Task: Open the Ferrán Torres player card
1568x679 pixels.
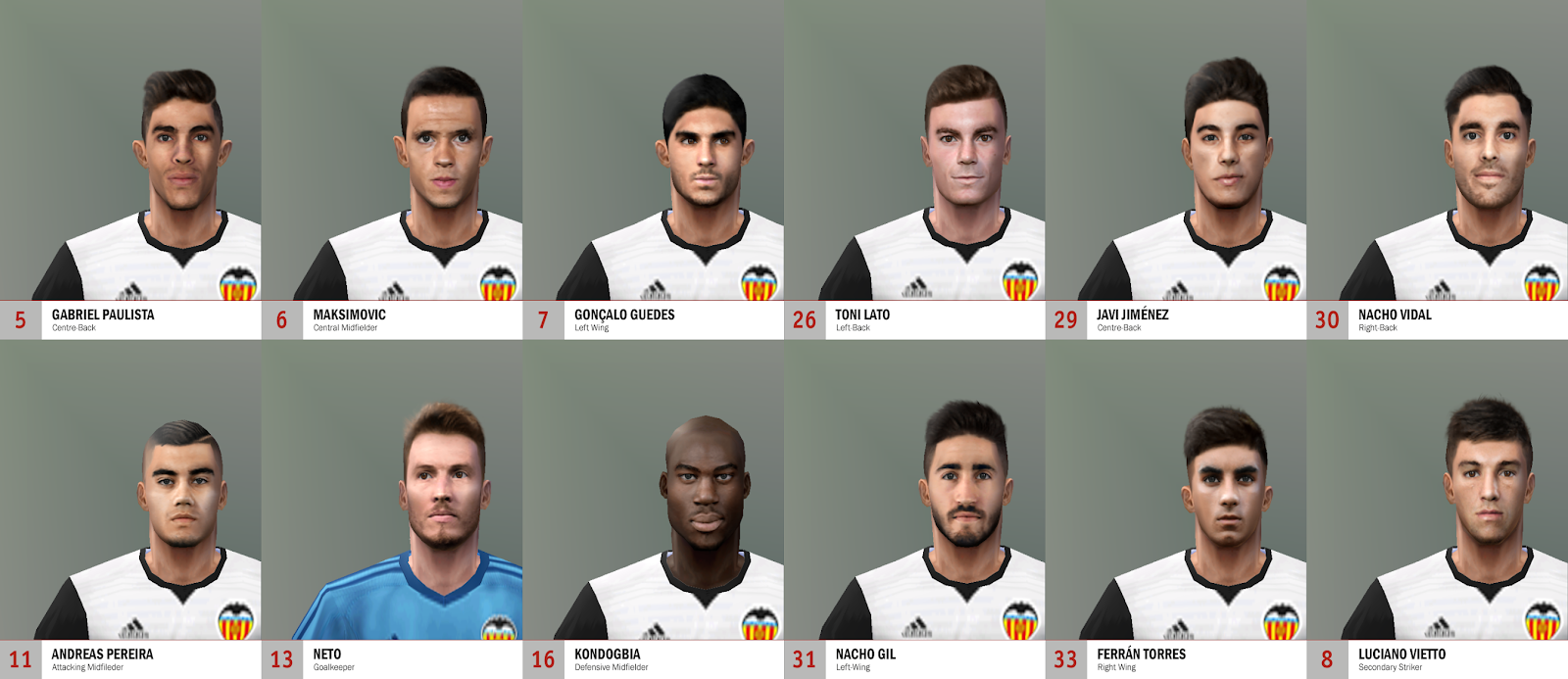Action: (1176, 509)
